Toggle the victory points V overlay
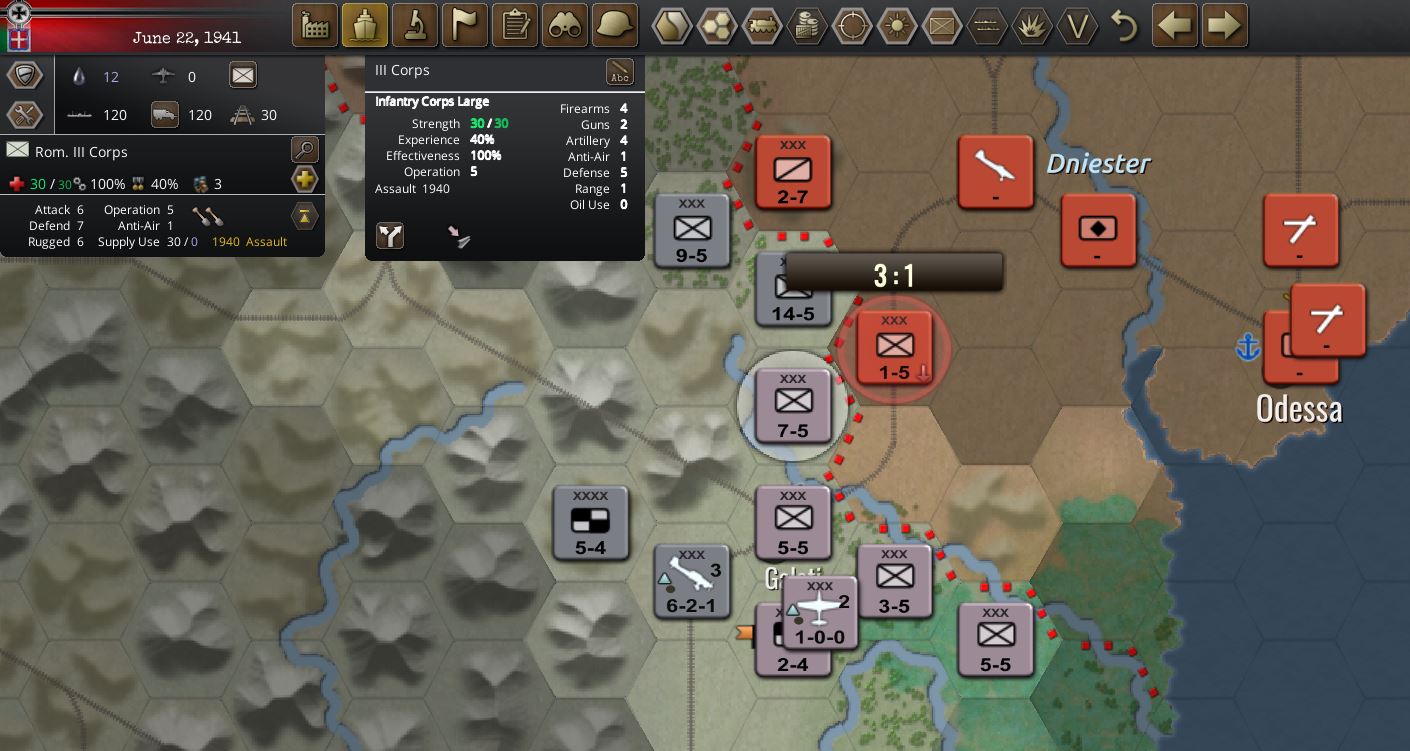This screenshot has width=1410, height=751. point(1077,27)
